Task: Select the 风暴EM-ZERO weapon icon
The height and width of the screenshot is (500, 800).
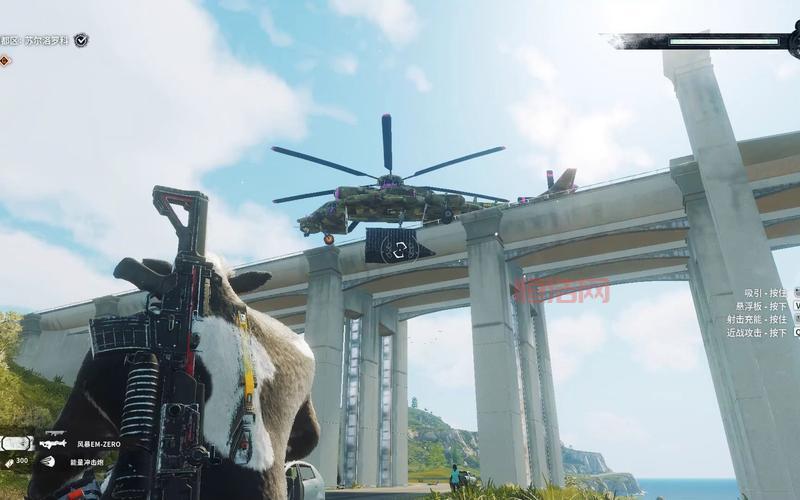Action: (53, 441)
